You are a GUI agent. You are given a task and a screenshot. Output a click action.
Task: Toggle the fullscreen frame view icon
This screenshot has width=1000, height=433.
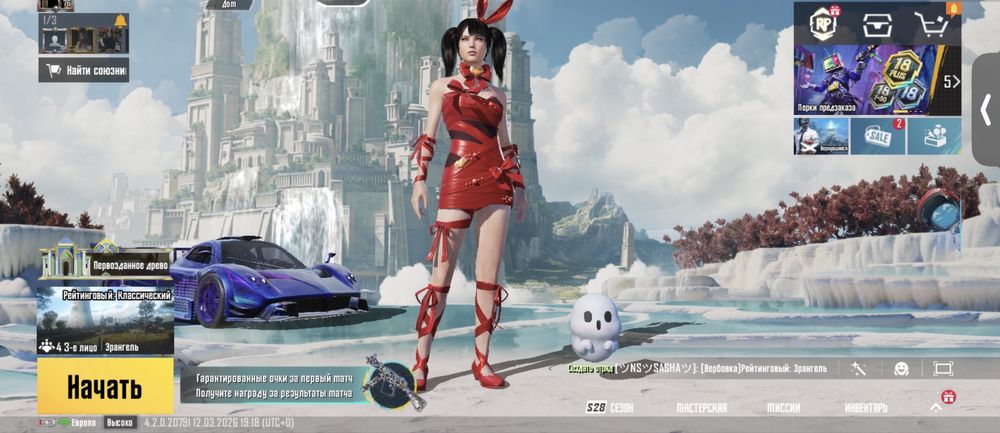[x=943, y=368]
